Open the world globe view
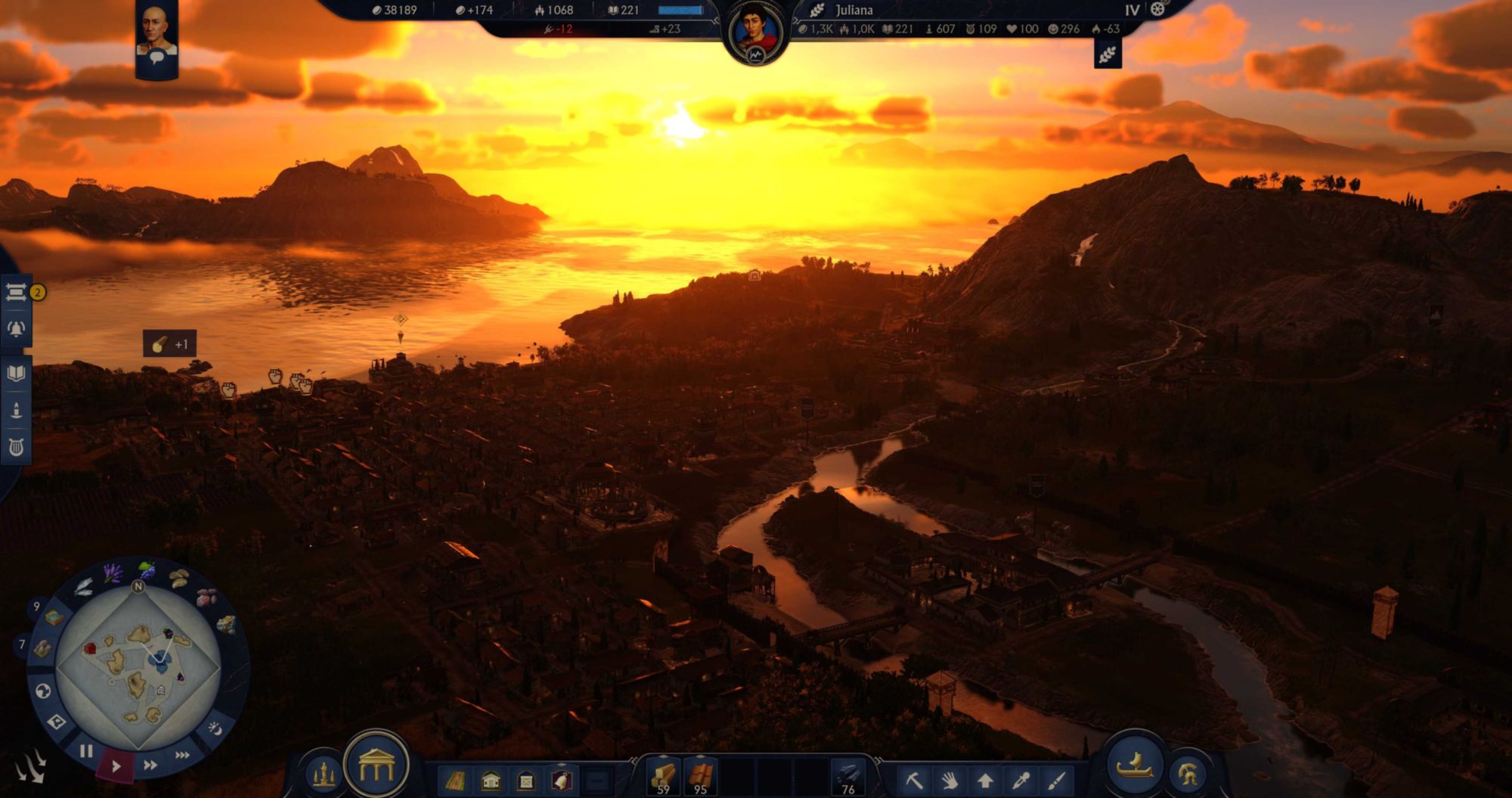This screenshot has width=1512, height=798. click(x=43, y=691)
